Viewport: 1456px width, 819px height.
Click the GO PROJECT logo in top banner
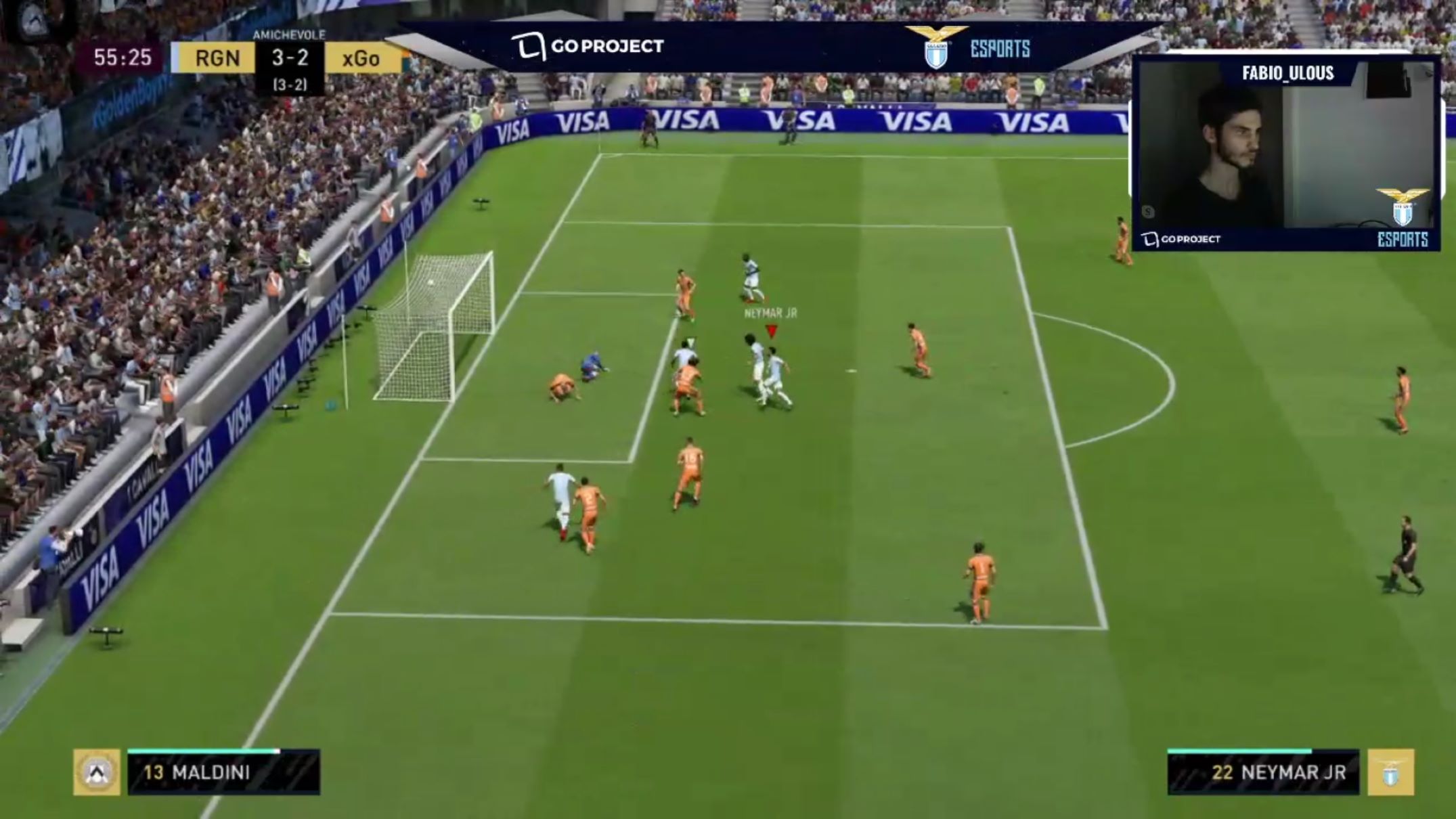pos(587,47)
